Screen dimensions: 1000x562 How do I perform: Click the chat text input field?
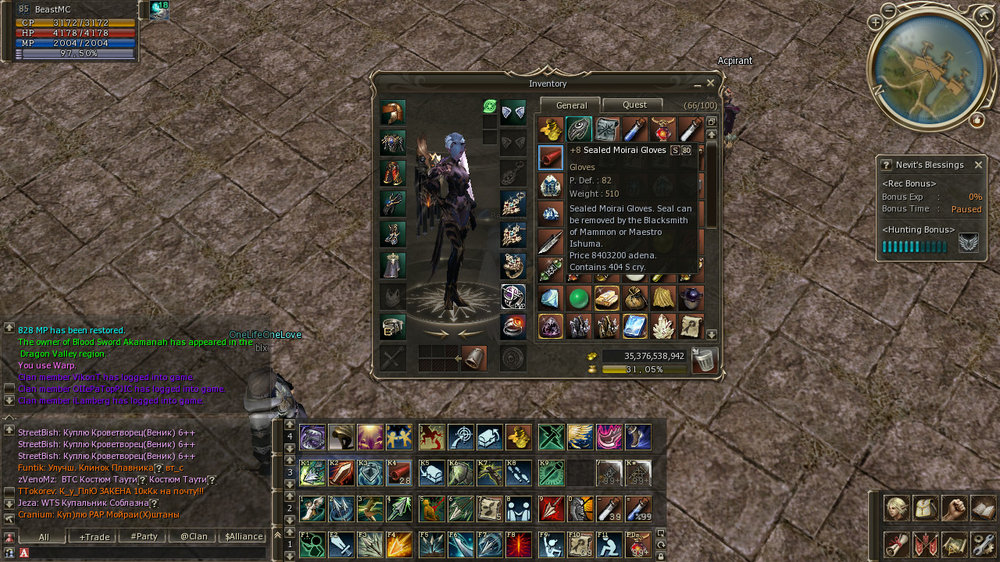(x=140, y=552)
